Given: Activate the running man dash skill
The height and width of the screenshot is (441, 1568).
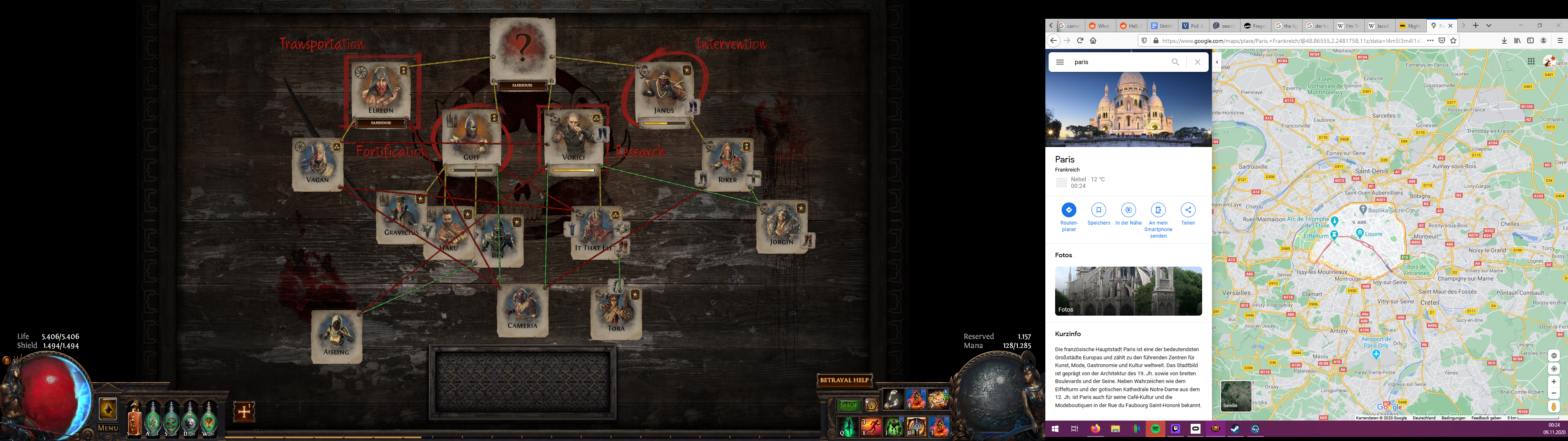Looking at the screenshot, I should click(x=871, y=427).
